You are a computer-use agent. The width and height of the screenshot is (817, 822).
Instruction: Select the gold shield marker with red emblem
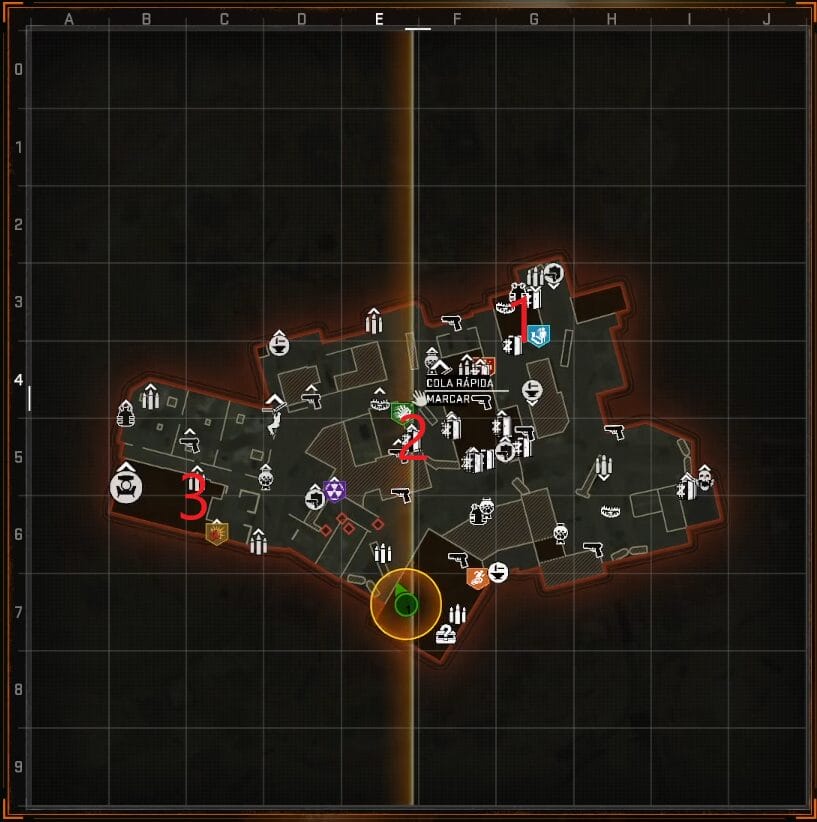click(x=216, y=532)
